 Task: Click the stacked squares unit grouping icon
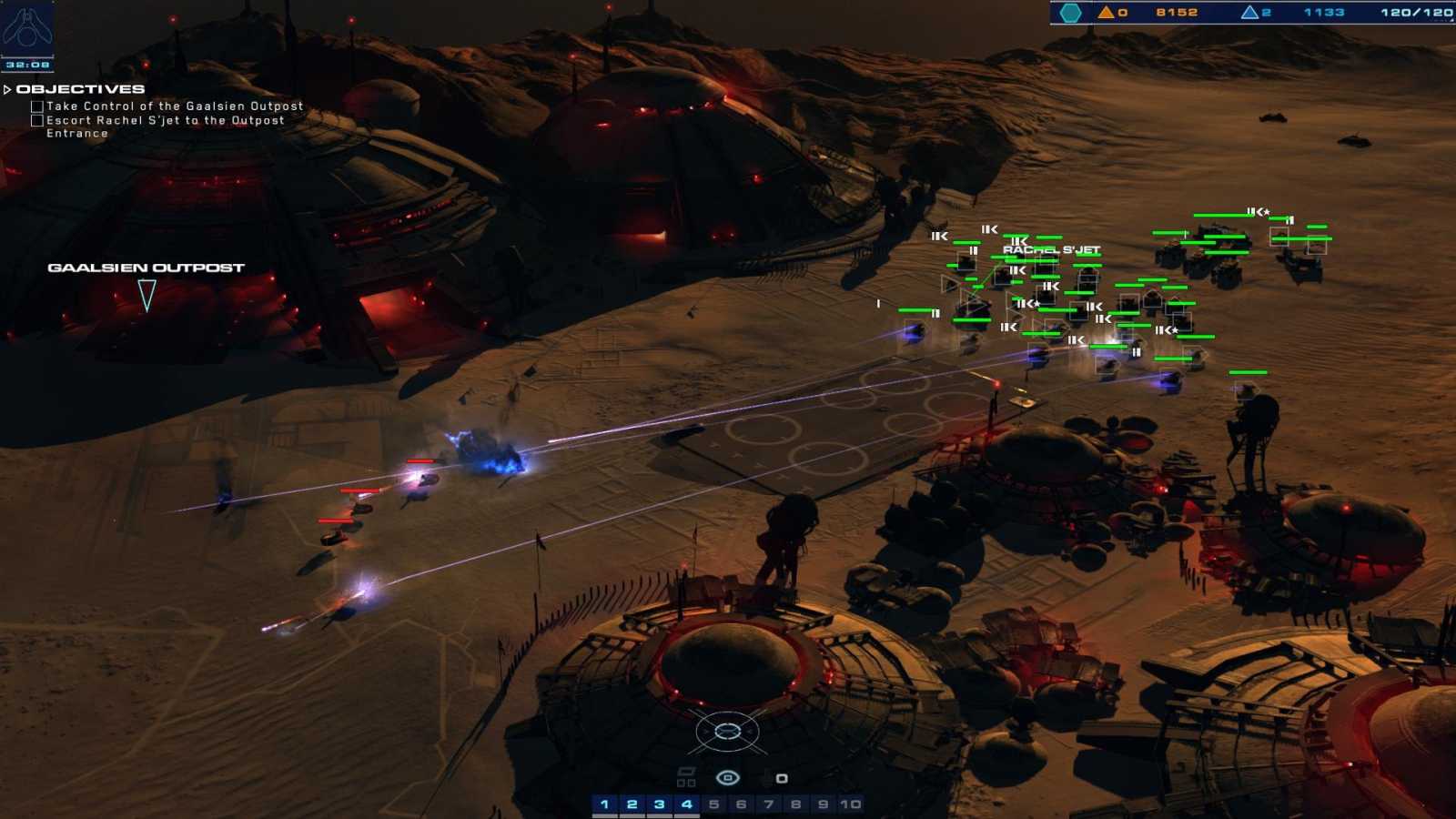[686, 777]
